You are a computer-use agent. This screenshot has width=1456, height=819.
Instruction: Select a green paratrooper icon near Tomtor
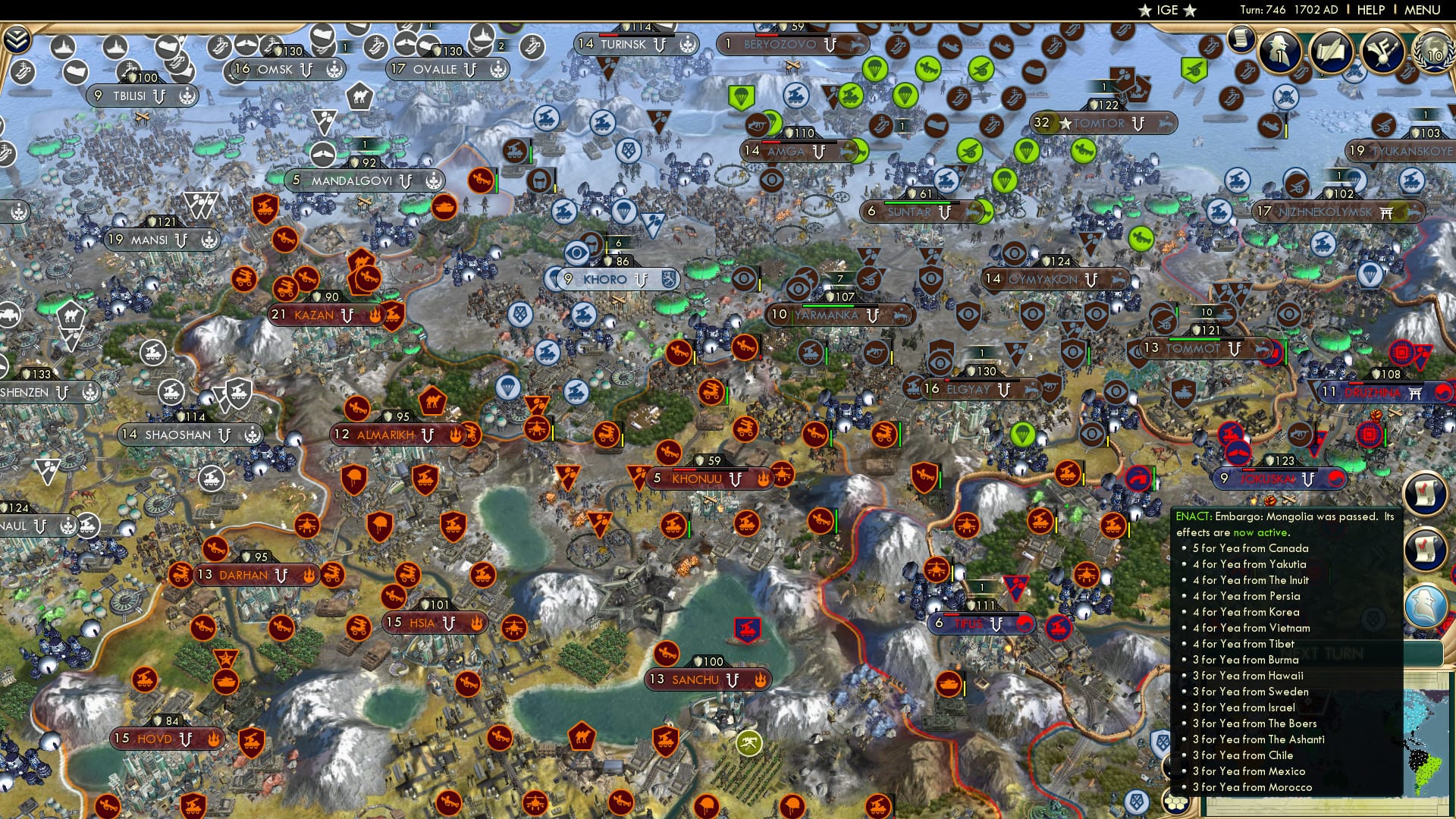click(x=1026, y=150)
